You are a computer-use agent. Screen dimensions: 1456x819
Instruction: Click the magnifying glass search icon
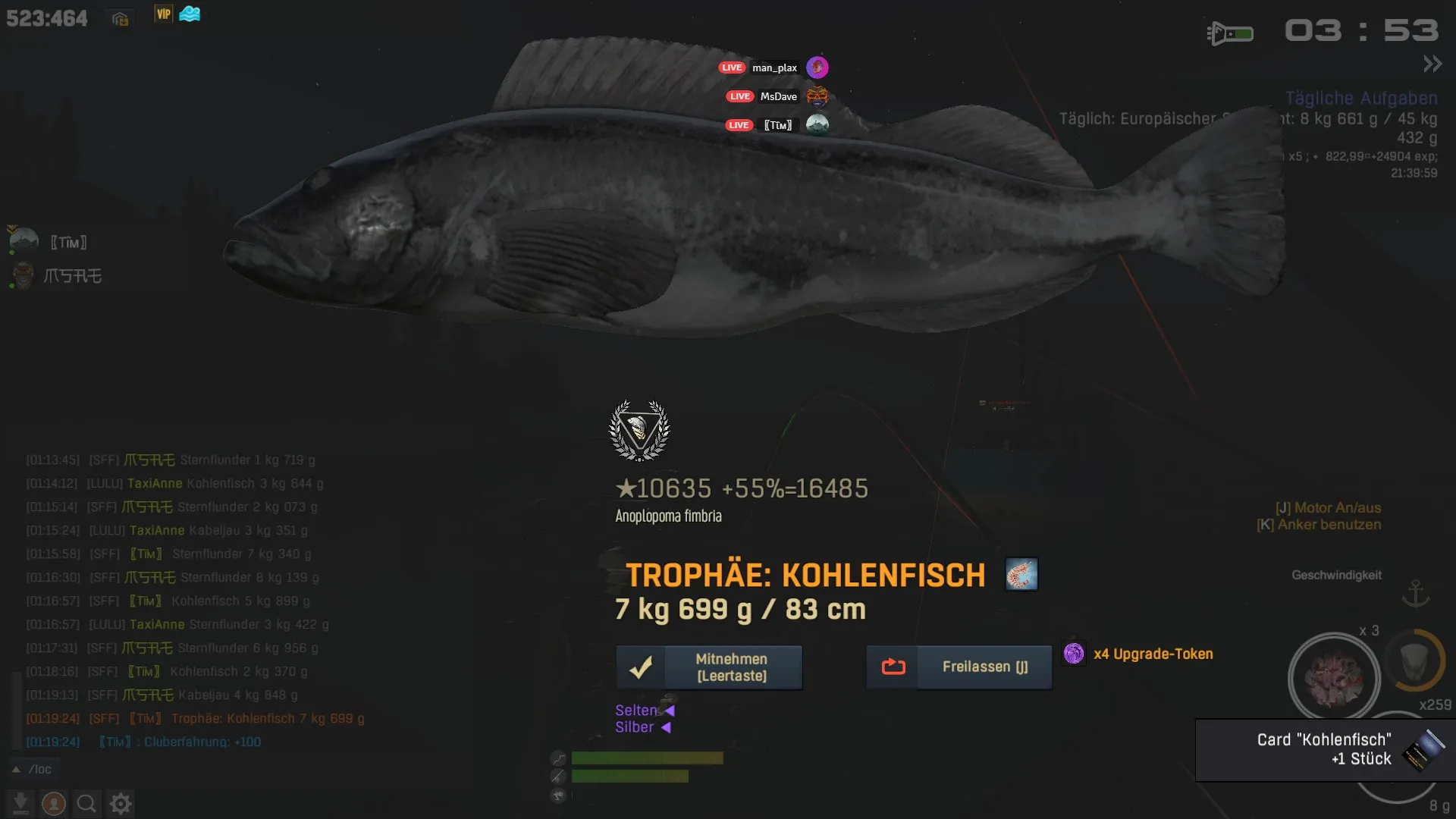pyautogui.click(x=86, y=803)
